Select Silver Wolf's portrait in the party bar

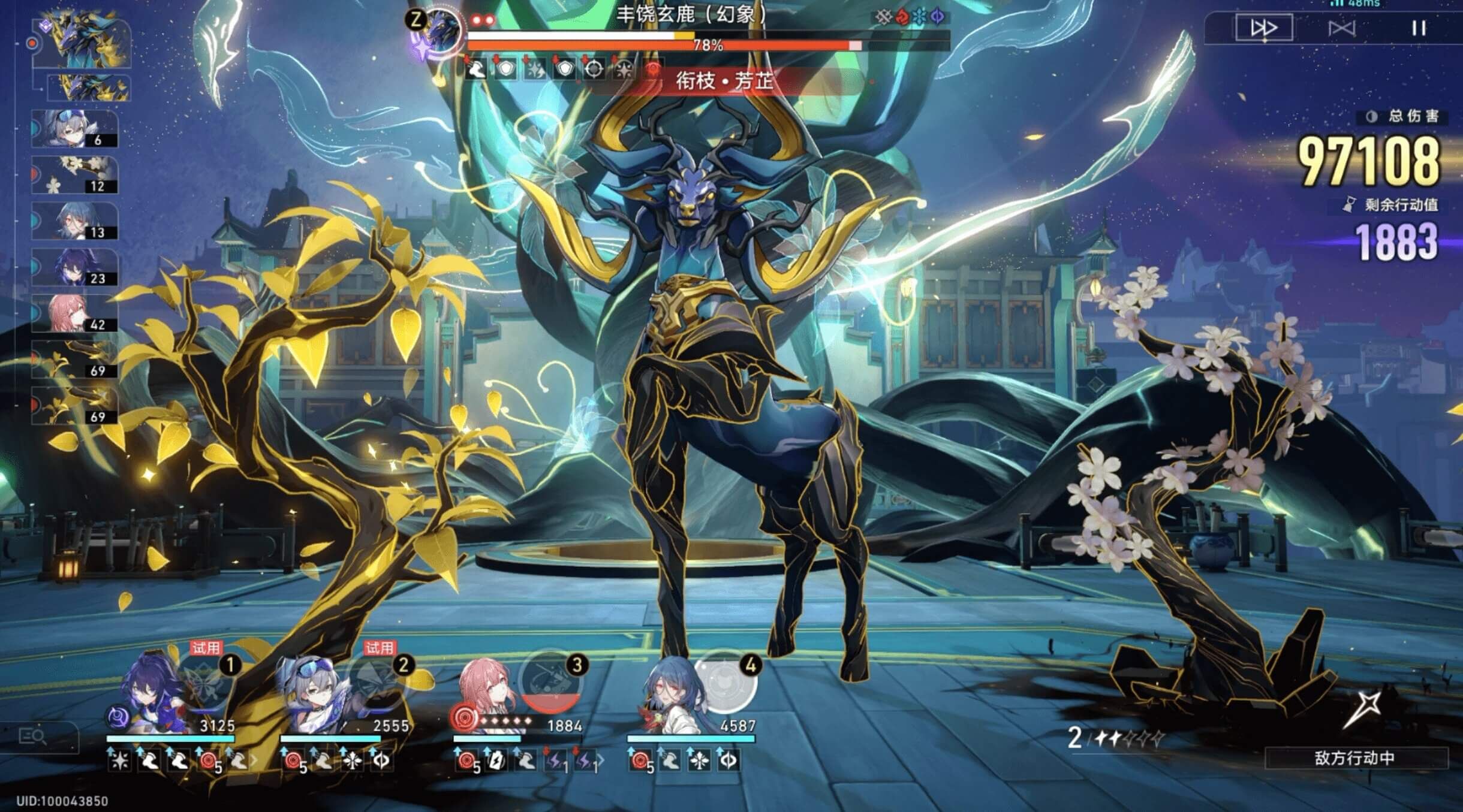tap(315, 695)
